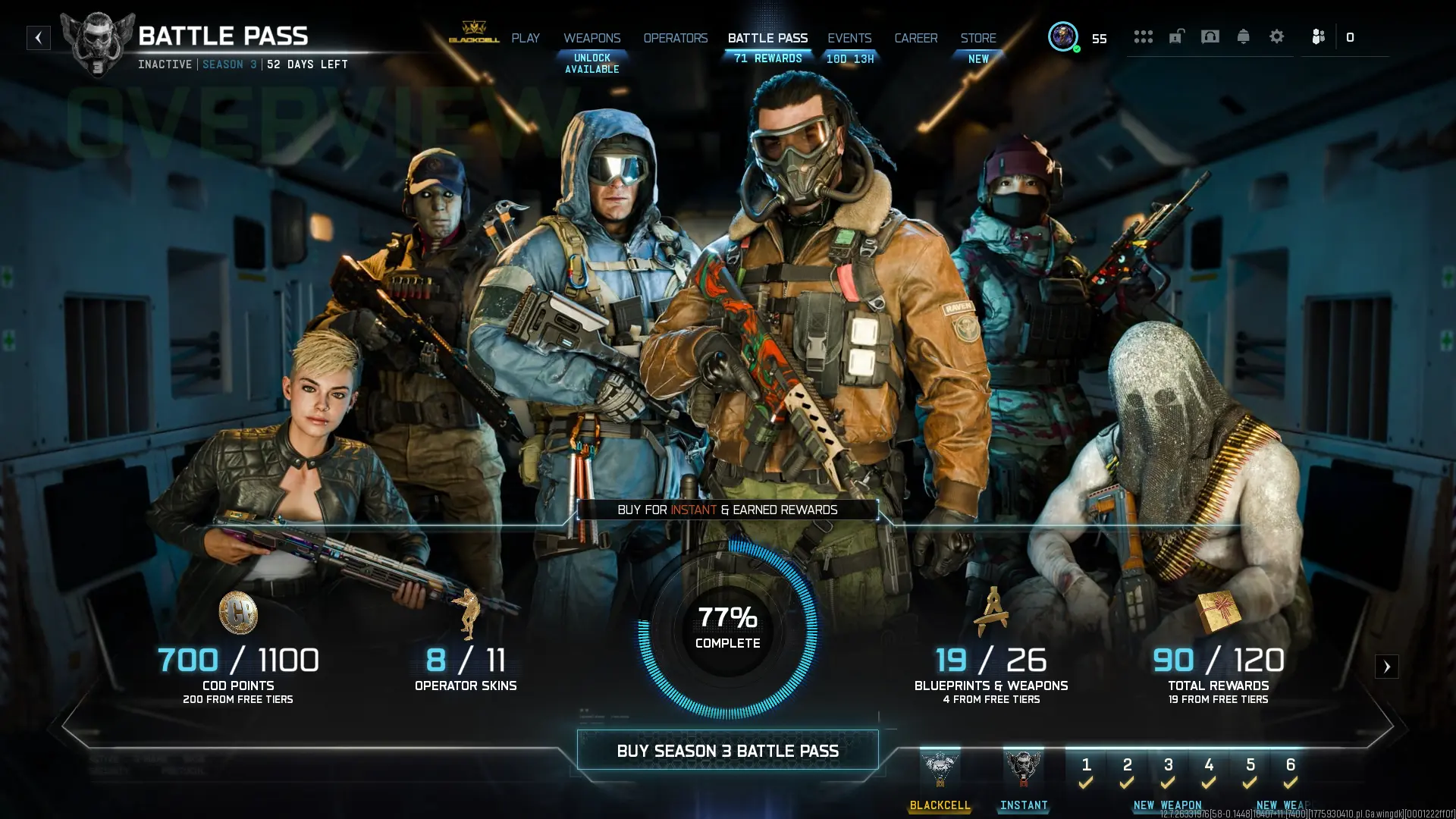
Task: Buy Season 3 Battle Pass
Action: coord(727,751)
